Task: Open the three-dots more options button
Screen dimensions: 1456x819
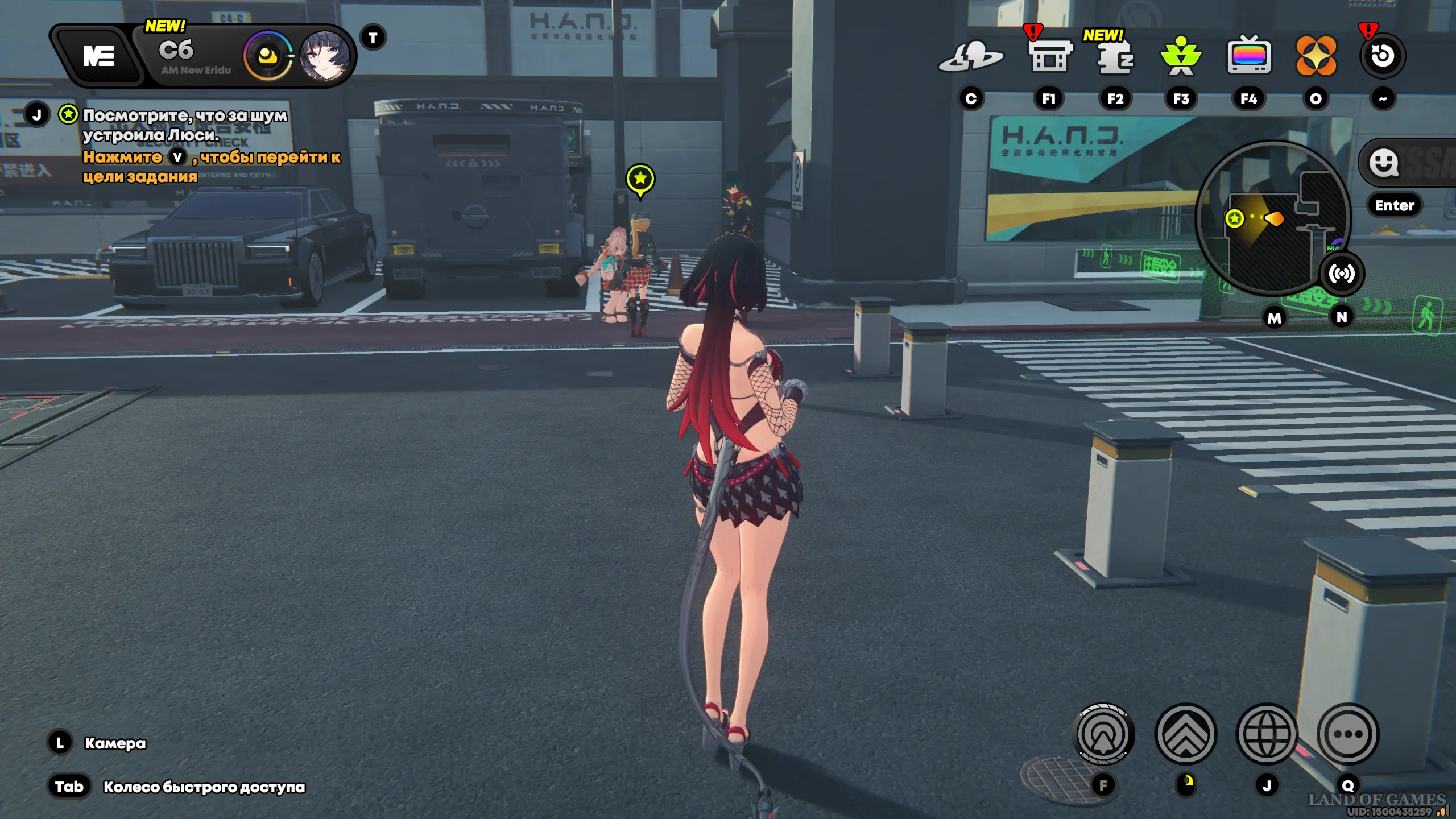Action: click(x=1348, y=734)
